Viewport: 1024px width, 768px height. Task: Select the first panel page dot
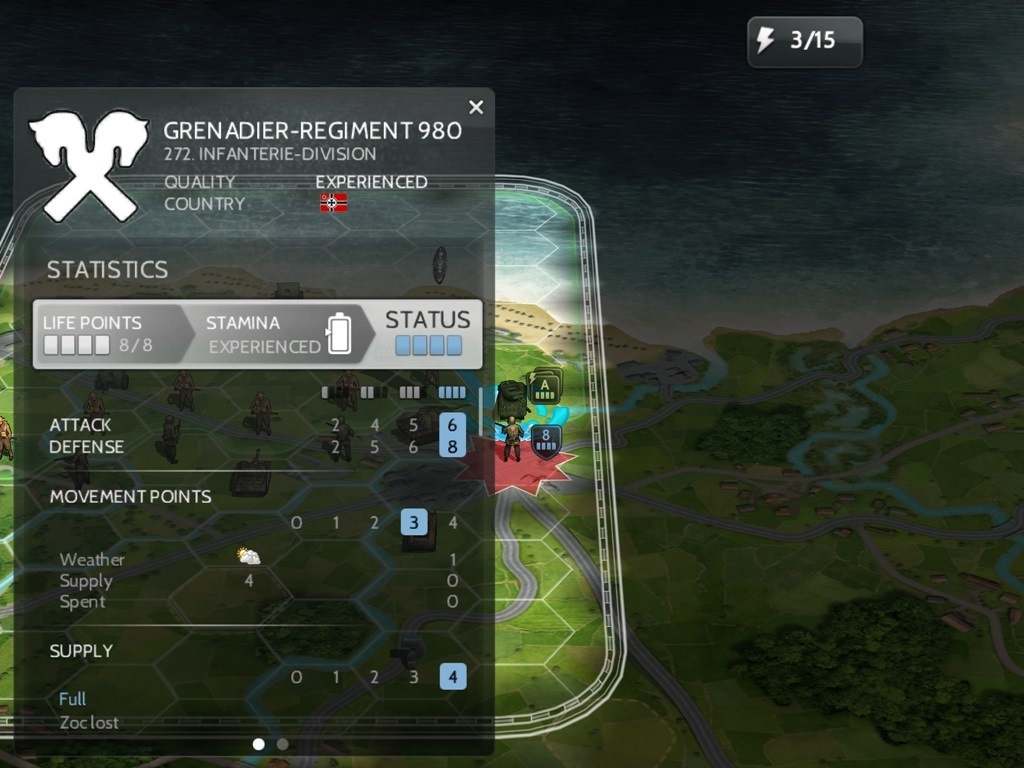[x=259, y=744]
